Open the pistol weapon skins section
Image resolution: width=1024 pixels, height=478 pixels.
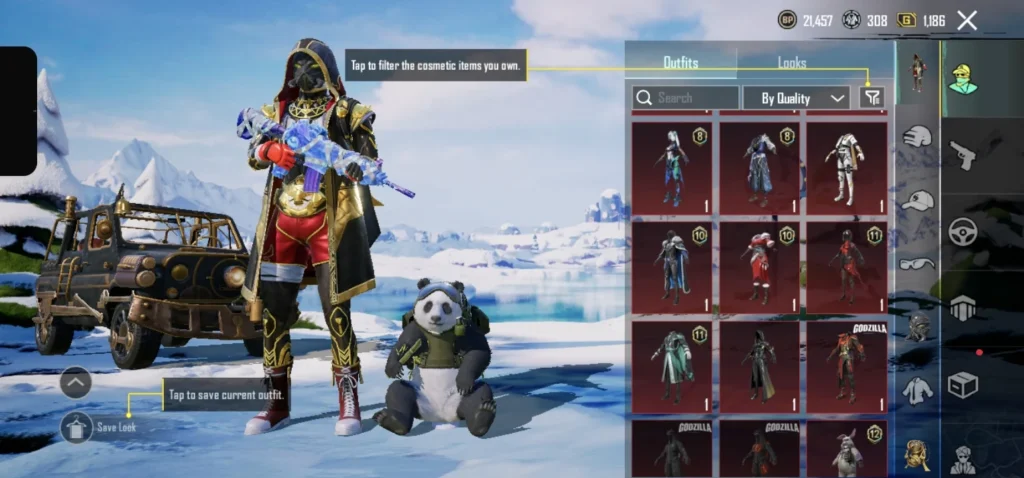[963, 155]
